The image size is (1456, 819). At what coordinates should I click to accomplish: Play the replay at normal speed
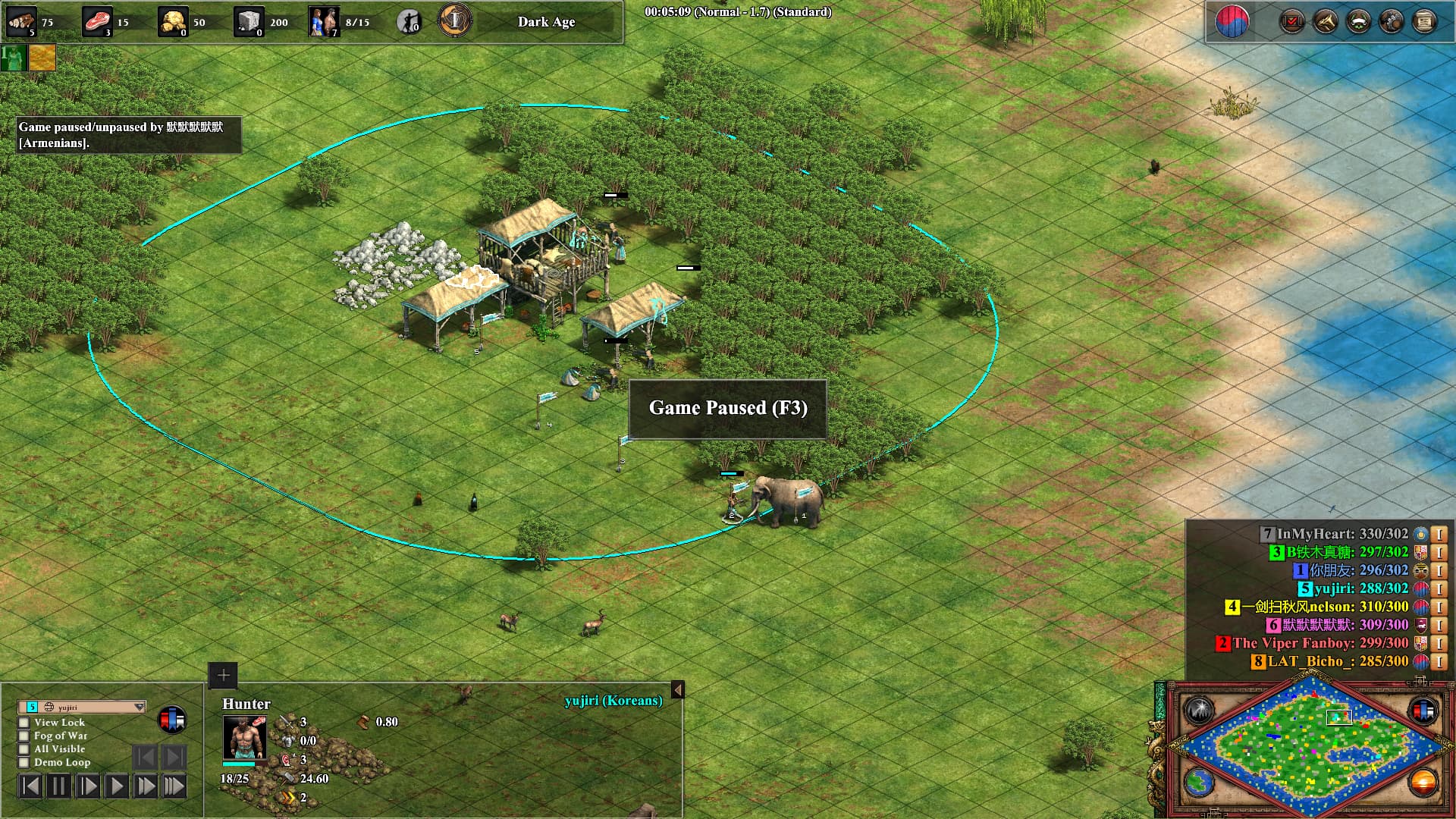116,786
